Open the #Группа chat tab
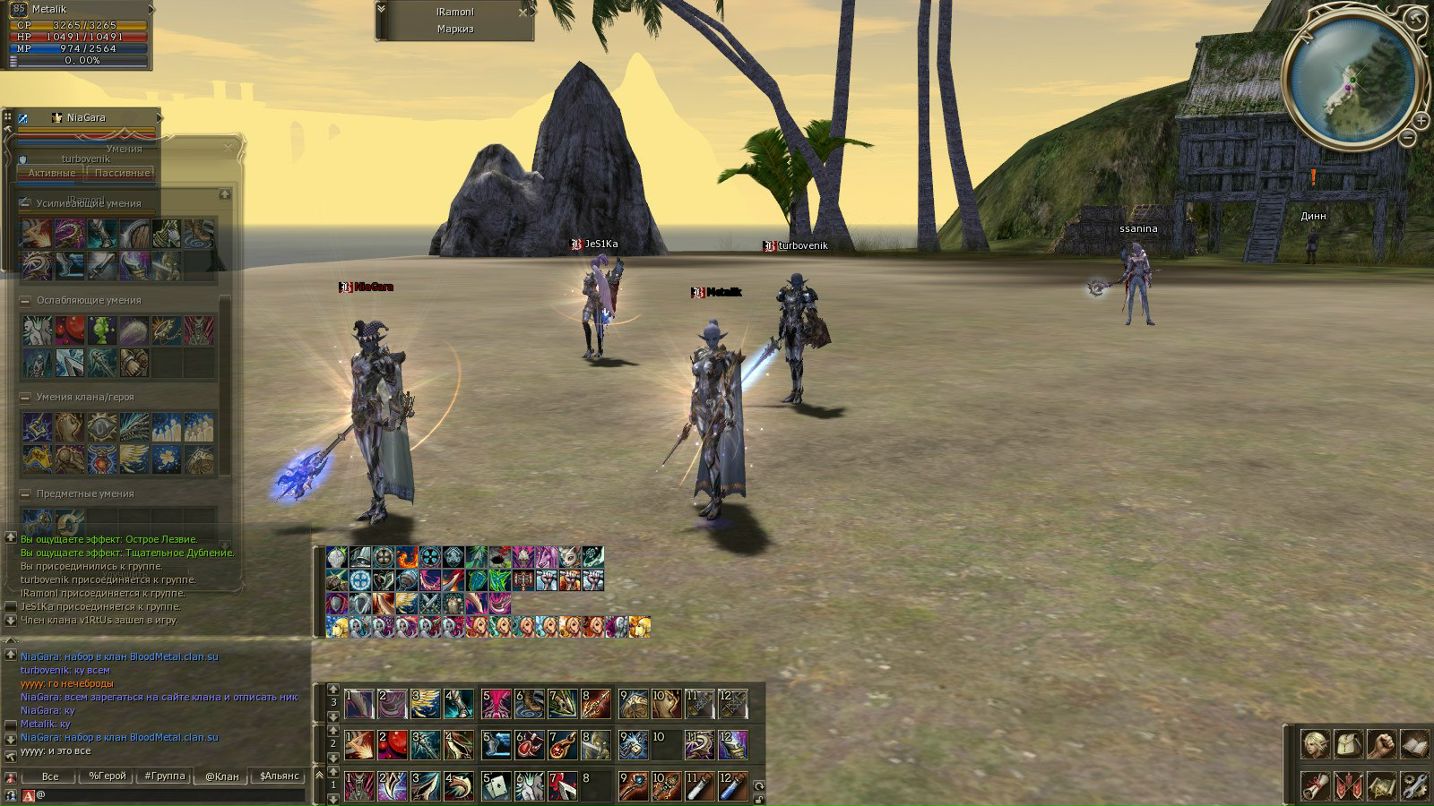The height and width of the screenshot is (806, 1434). tap(164, 776)
